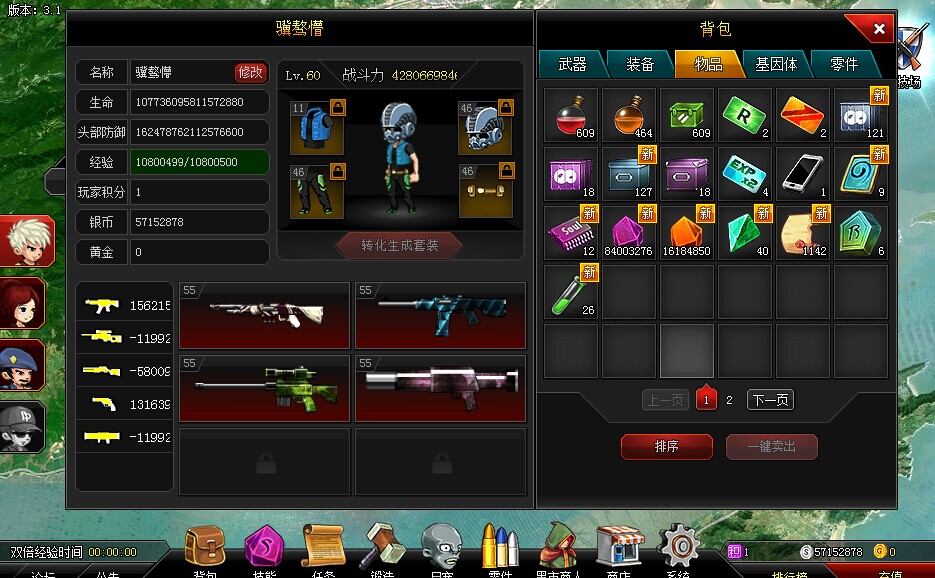Open the backpack from the bottom bar
This screenshot has width=935, height=578.
pyautogui.click(x=204, y=546)
